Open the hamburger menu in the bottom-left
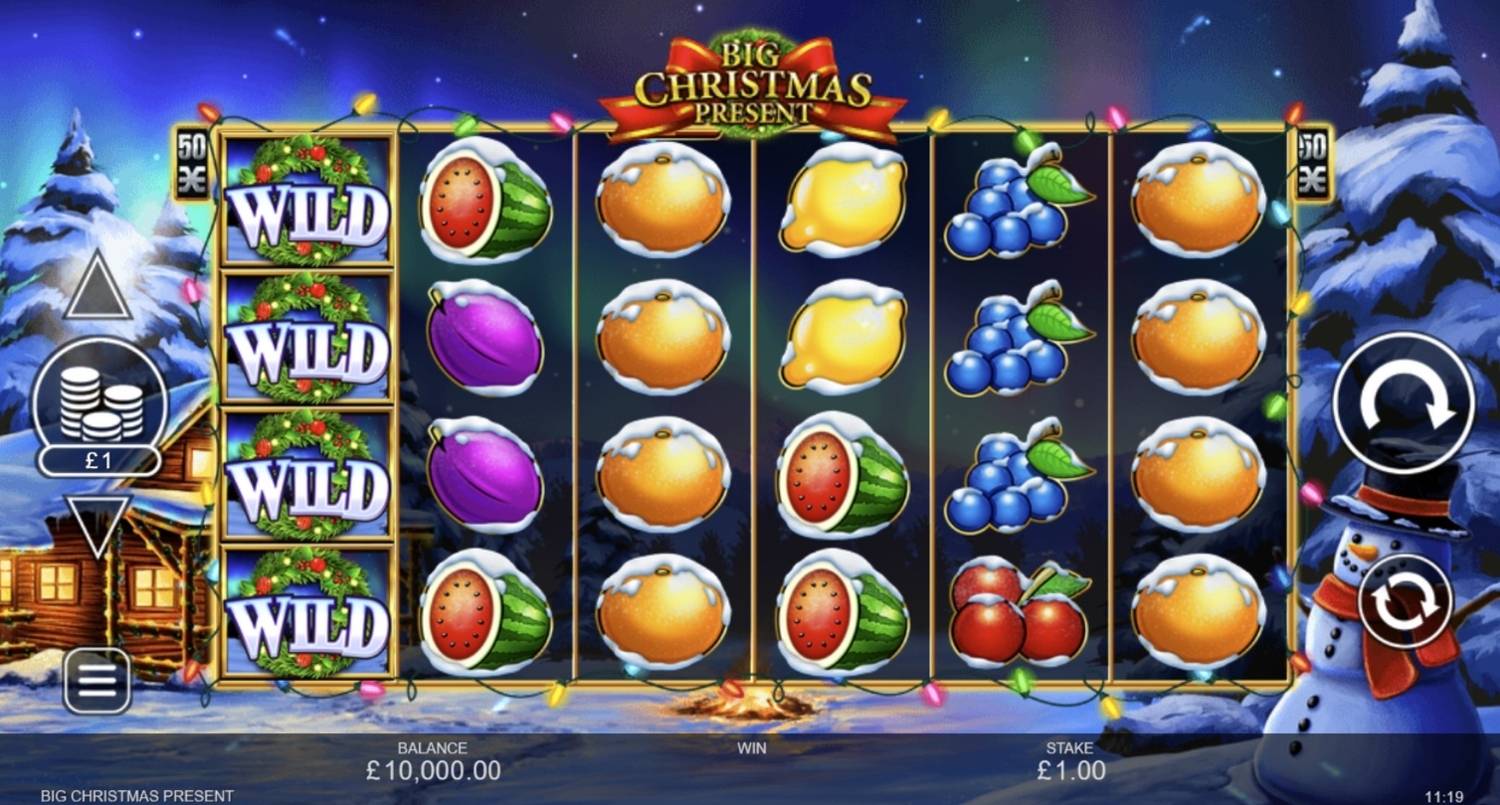The width and height of the screenshot is (1500, 805). point(97,683)
